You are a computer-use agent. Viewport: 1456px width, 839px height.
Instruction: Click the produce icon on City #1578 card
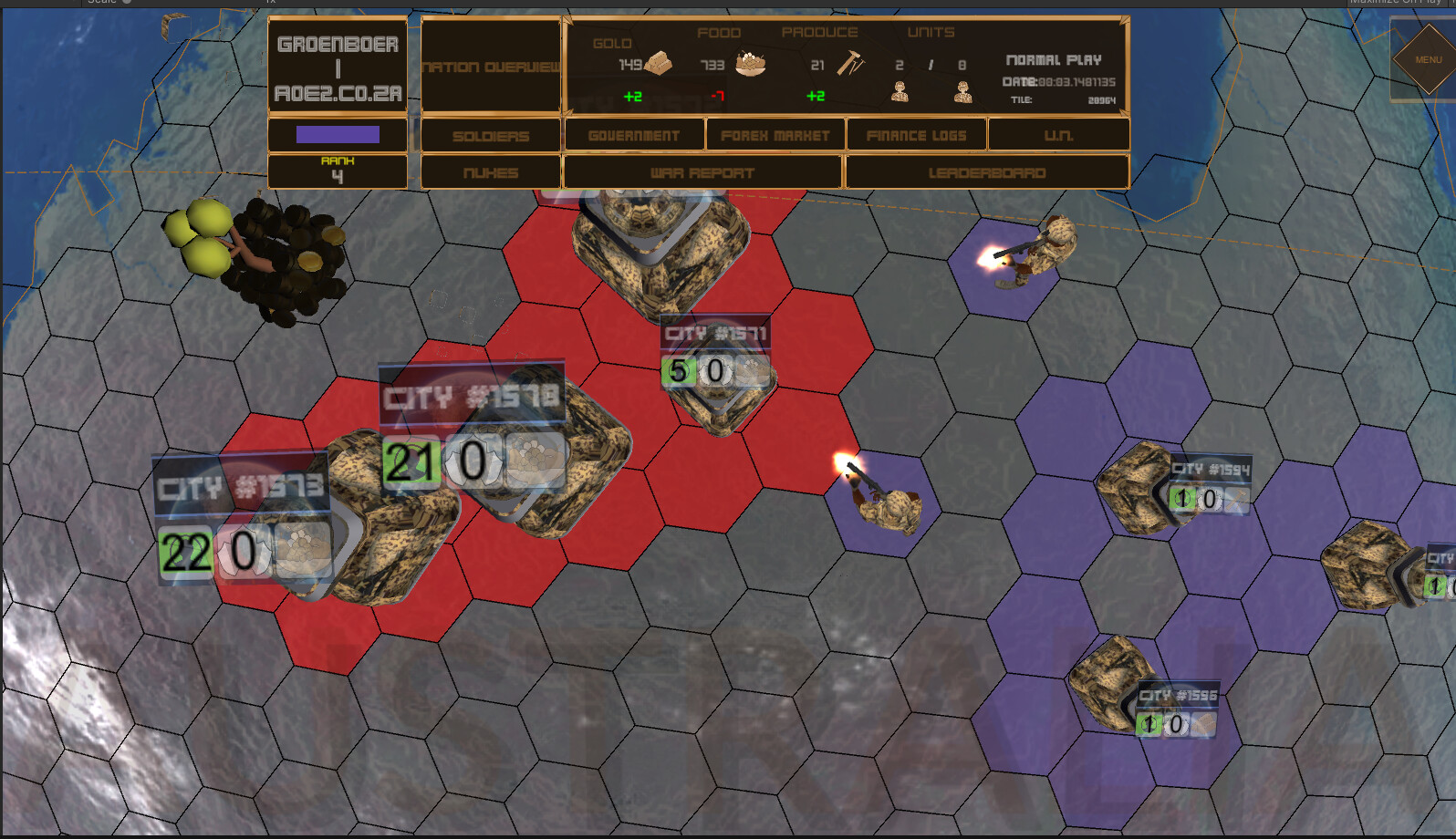coord(534,458)
